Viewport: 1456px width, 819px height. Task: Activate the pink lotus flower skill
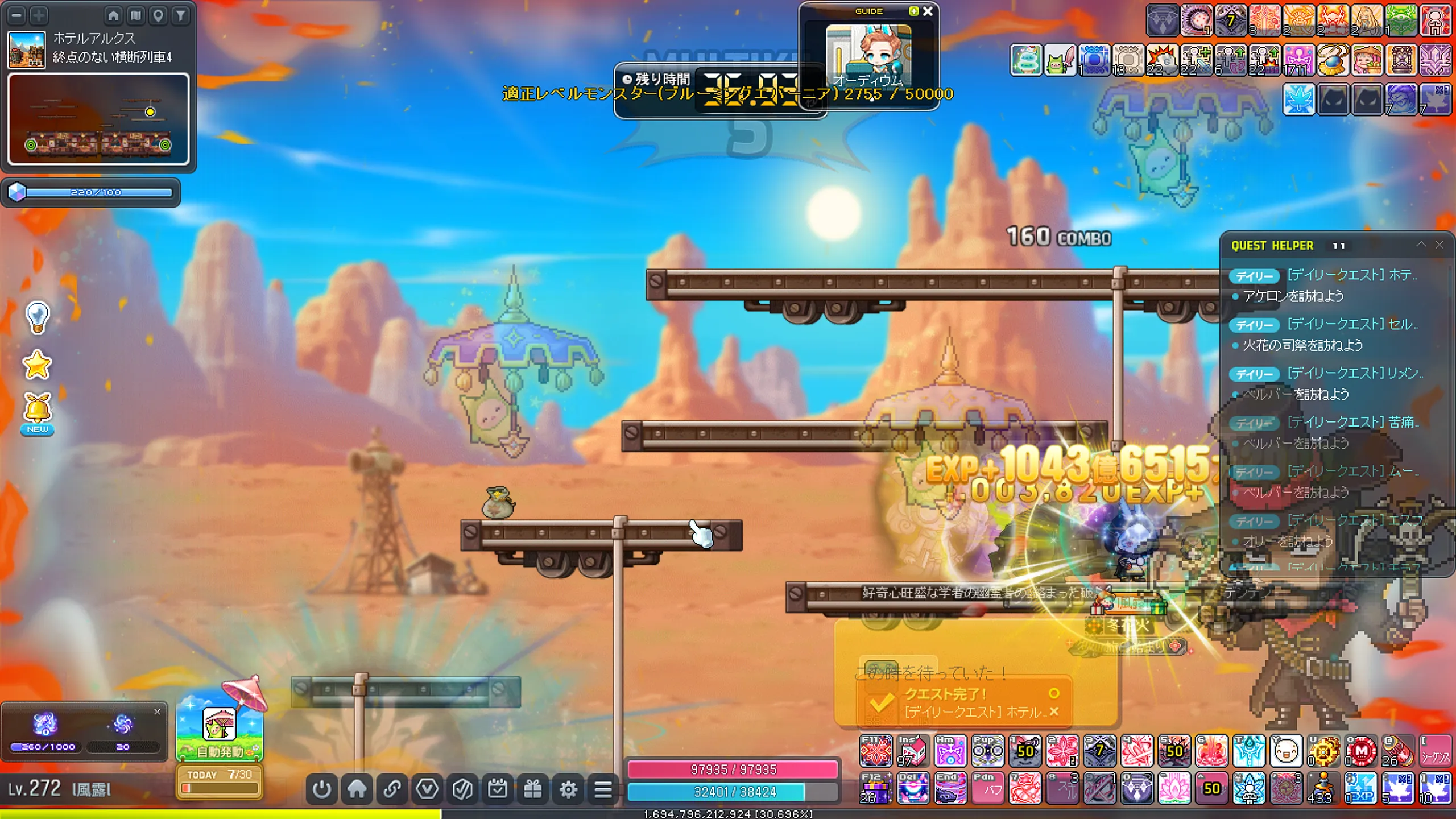tap(1174, 788)
